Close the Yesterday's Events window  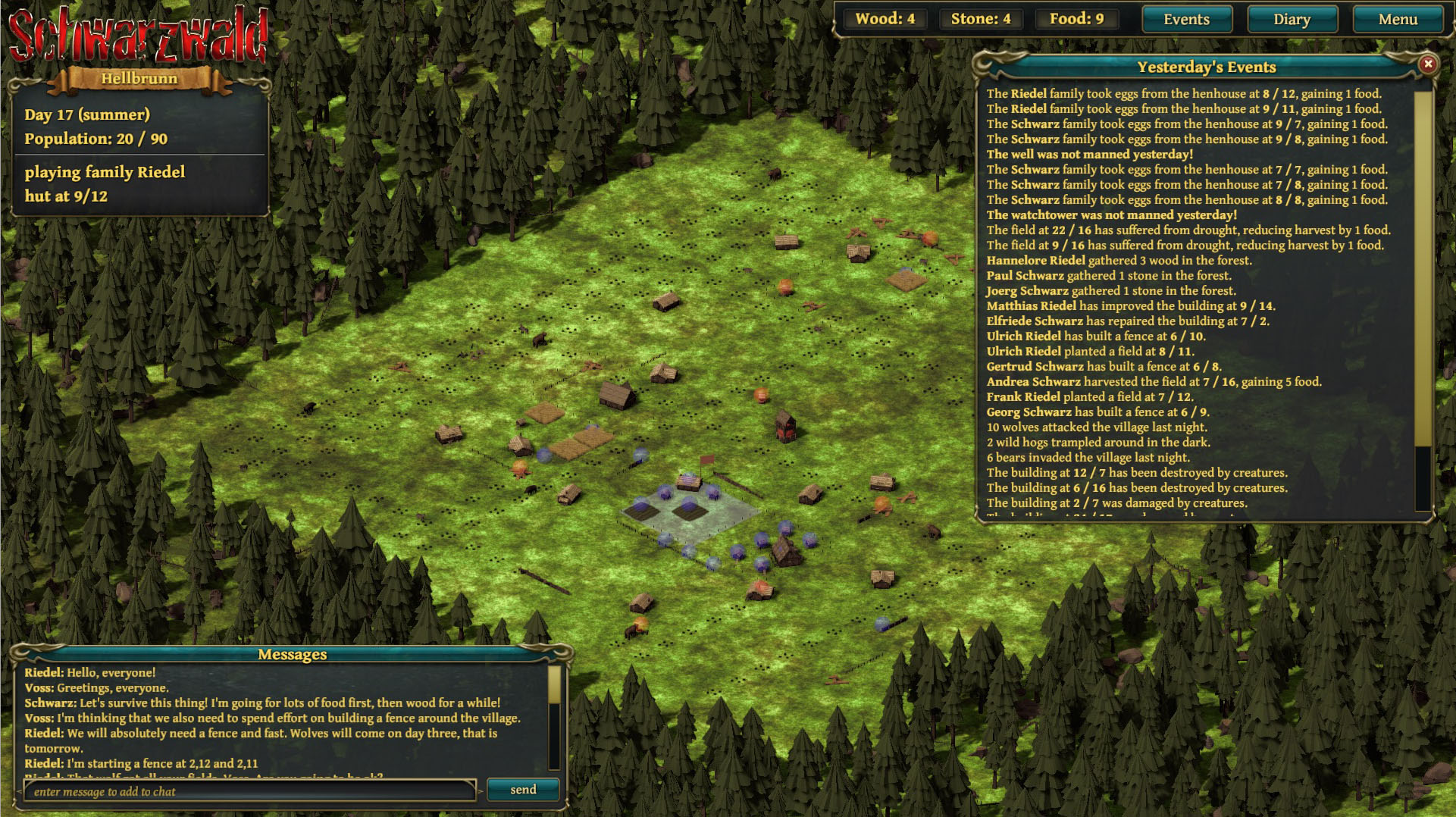coord(1428,64)
